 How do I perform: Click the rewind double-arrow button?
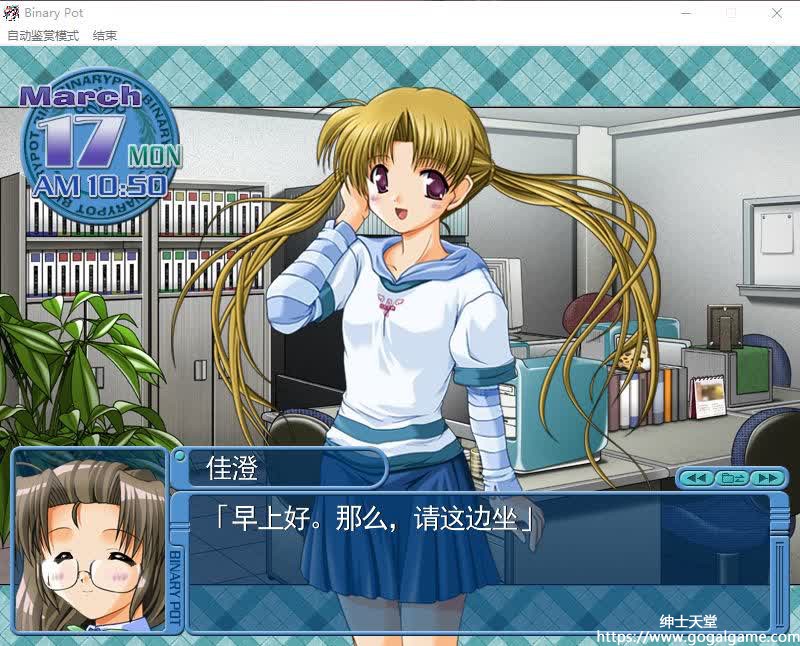point(698,478)
